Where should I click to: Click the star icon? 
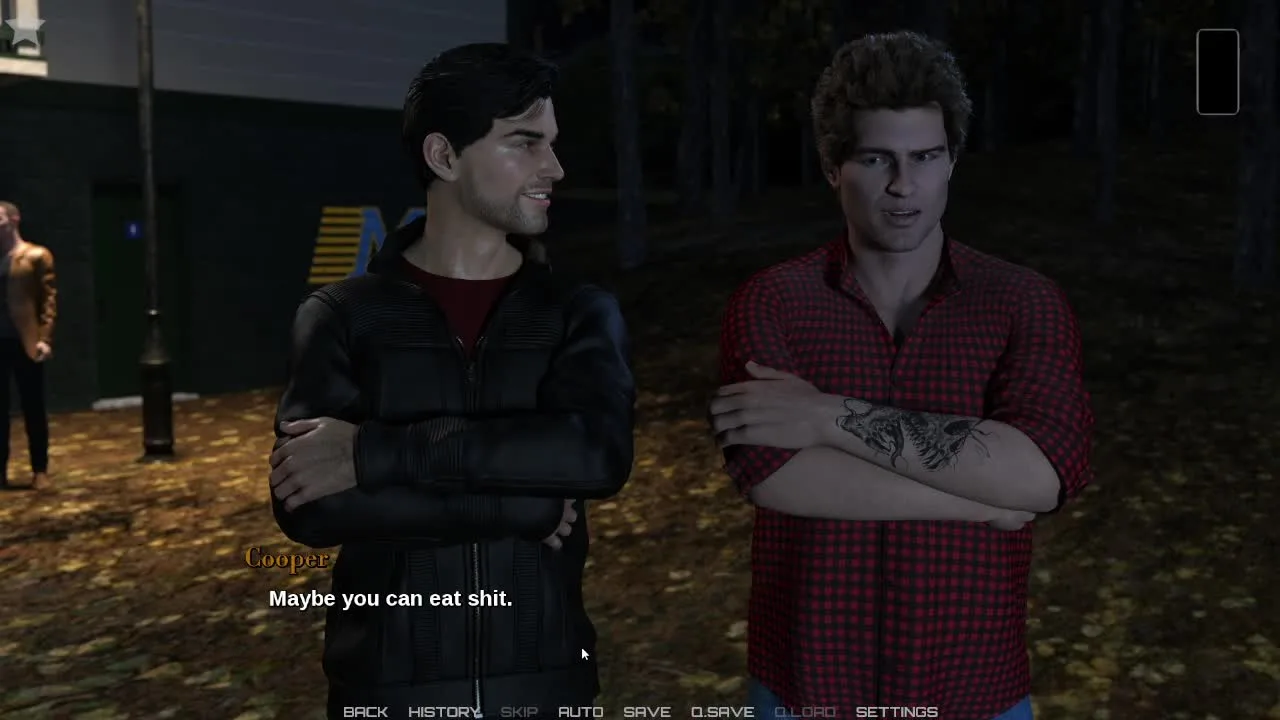pyautogui.click(x=24, y=29)
